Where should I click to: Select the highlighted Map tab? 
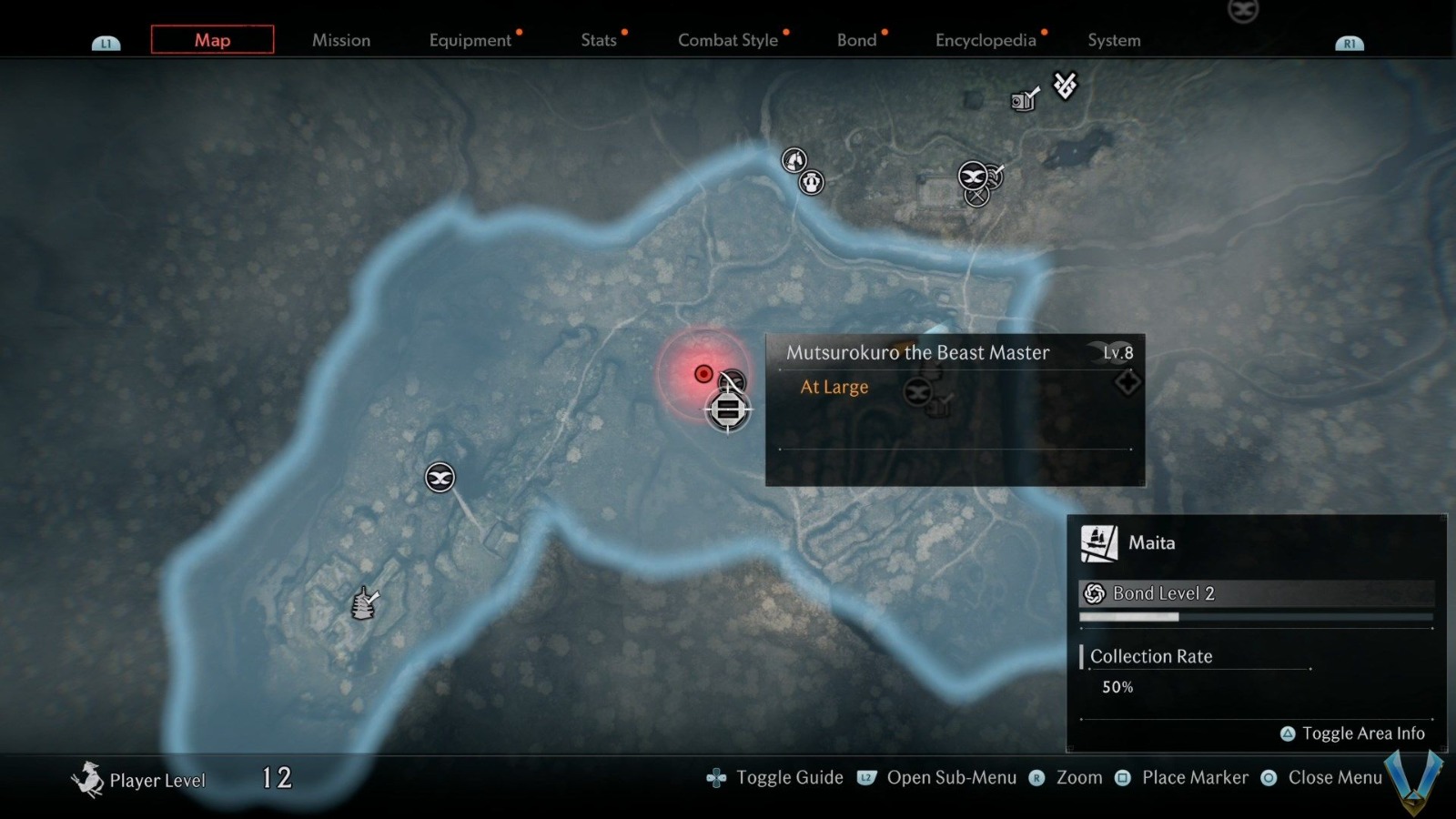[x=212, y=40]
